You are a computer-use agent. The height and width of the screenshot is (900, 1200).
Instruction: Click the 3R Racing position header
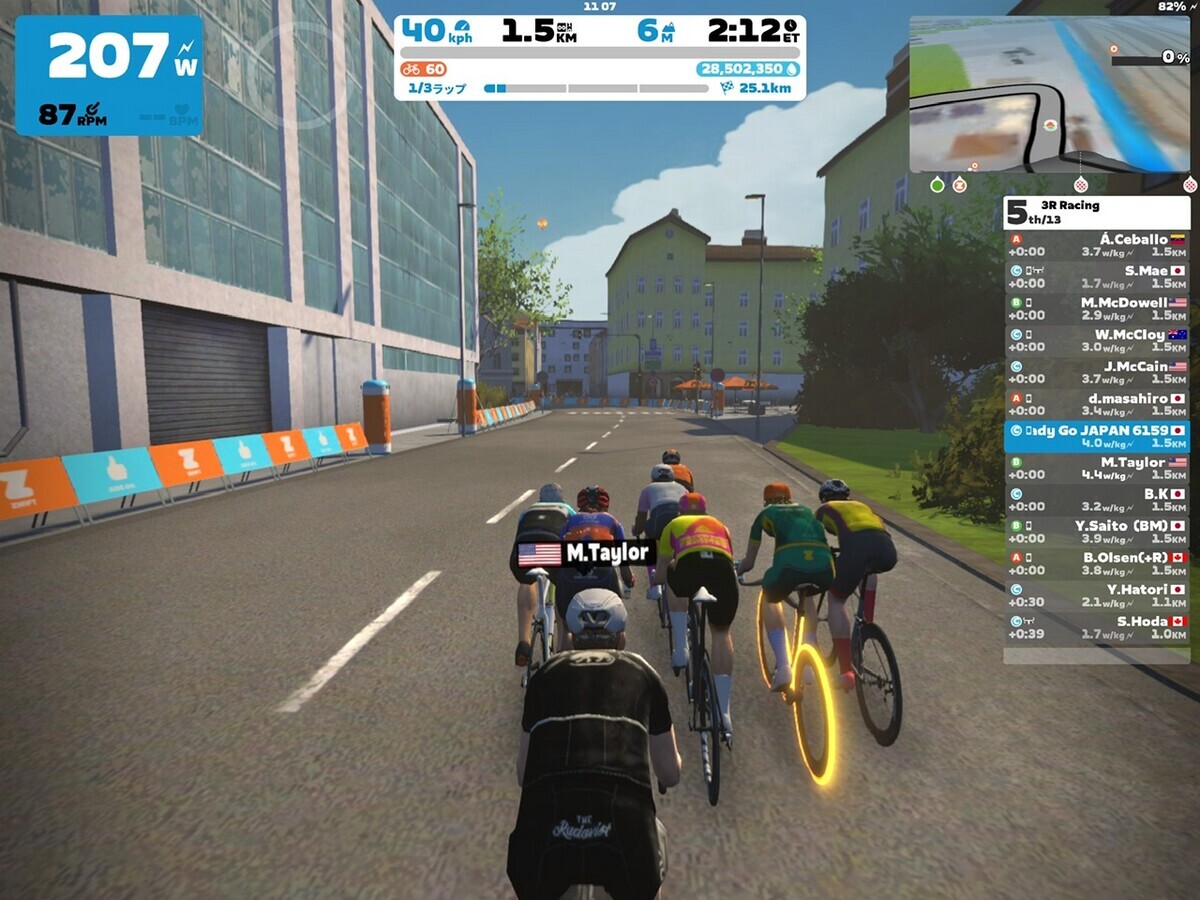coord(1096,212)
